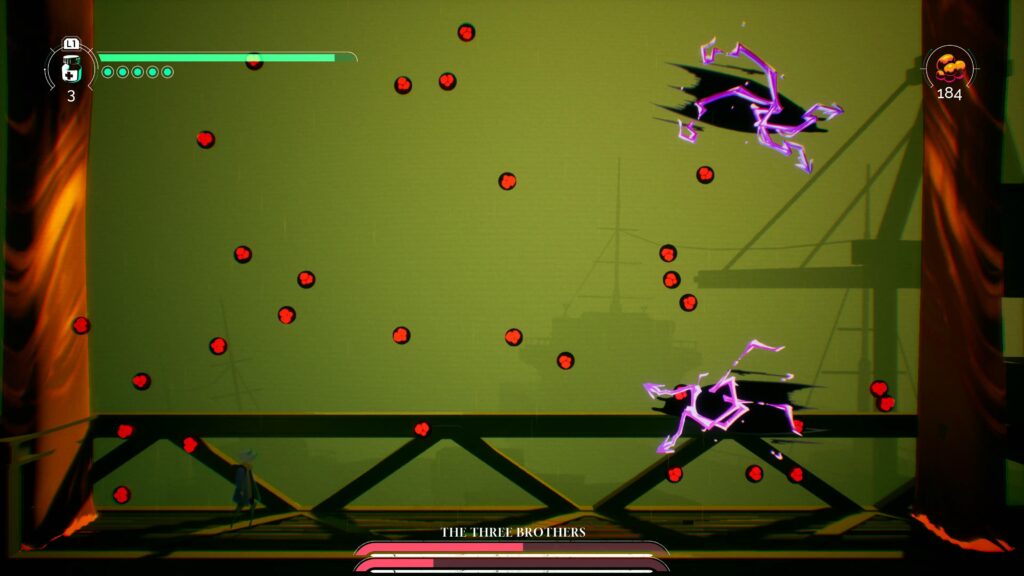Screen dimensions: 1024x576
Task: Select the healing flask icon
Action: 71,67
